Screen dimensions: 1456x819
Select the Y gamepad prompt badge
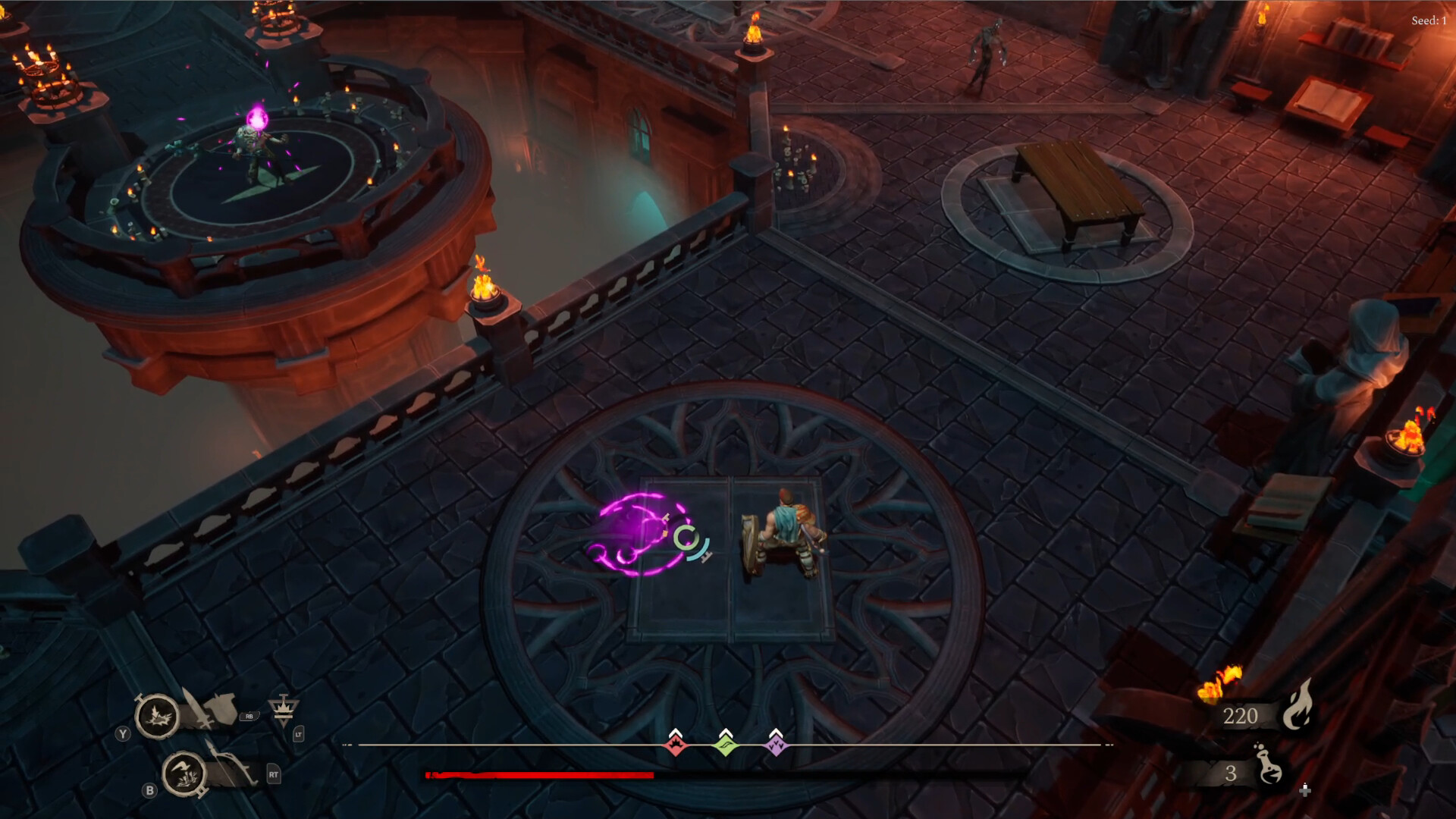[x=122, y=733]
